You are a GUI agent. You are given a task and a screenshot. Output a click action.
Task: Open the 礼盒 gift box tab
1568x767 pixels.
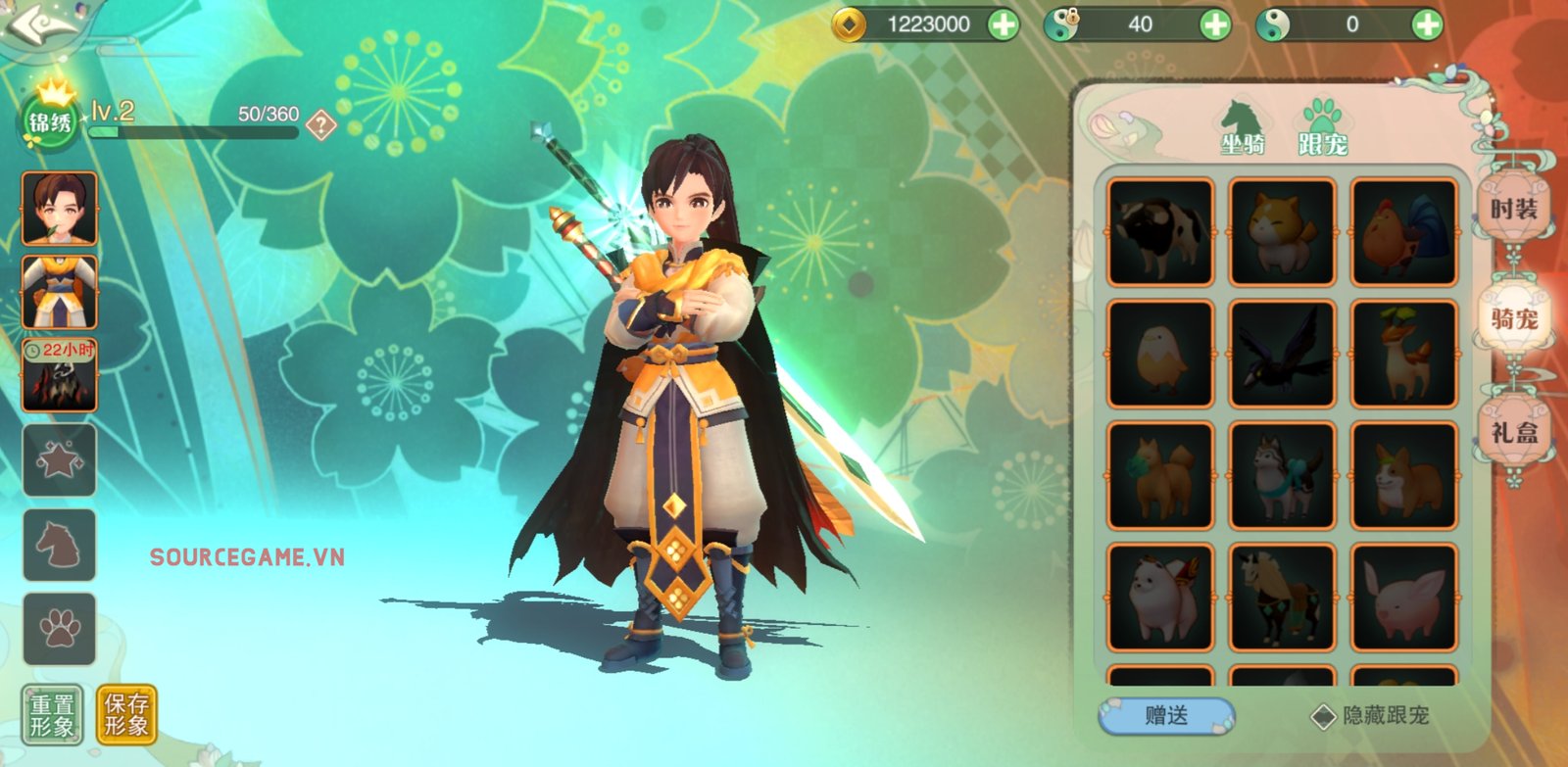click(1513, 432)
